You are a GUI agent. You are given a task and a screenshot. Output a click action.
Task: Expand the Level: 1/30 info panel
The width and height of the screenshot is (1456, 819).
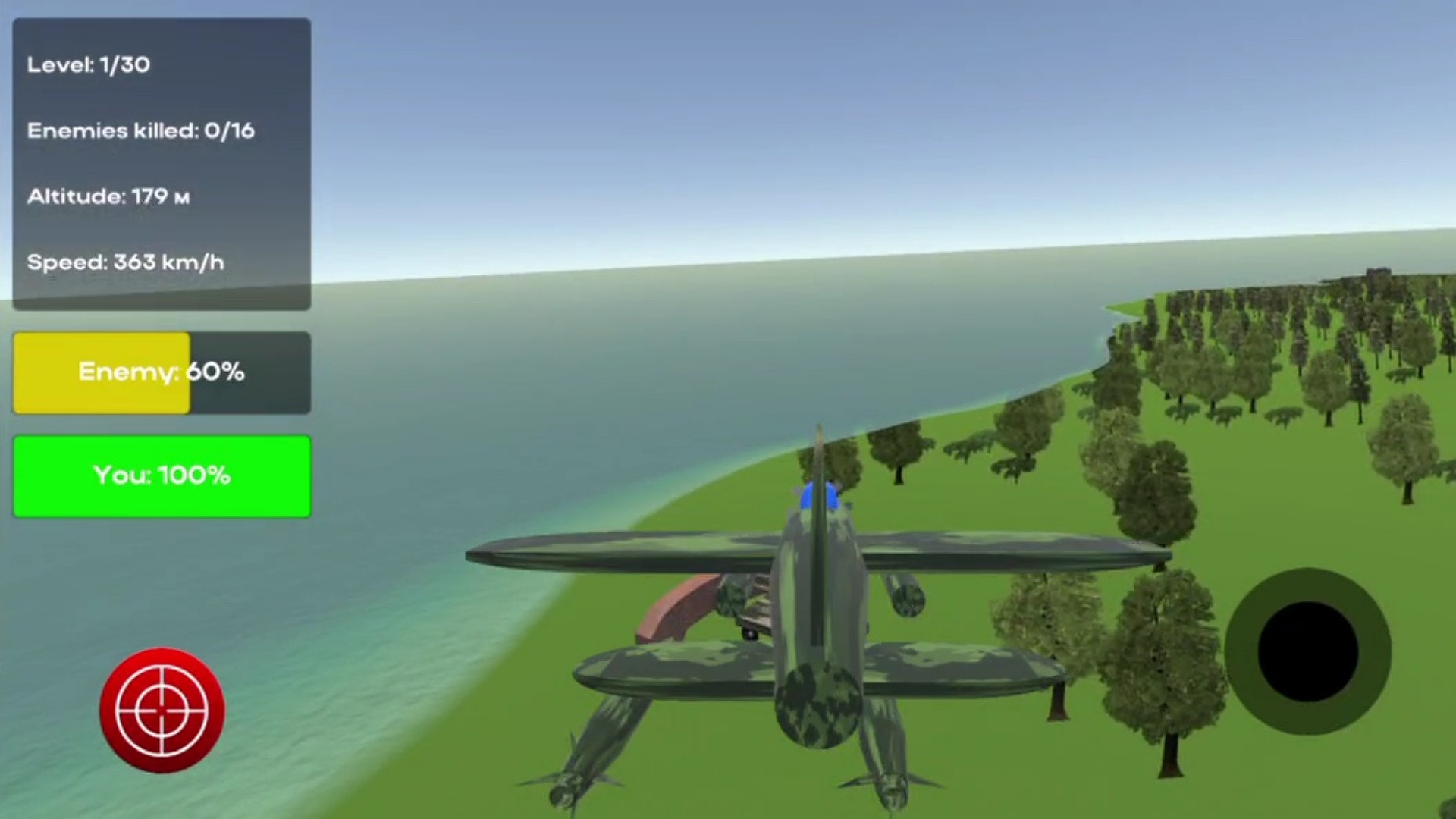[x=89, y=66]
